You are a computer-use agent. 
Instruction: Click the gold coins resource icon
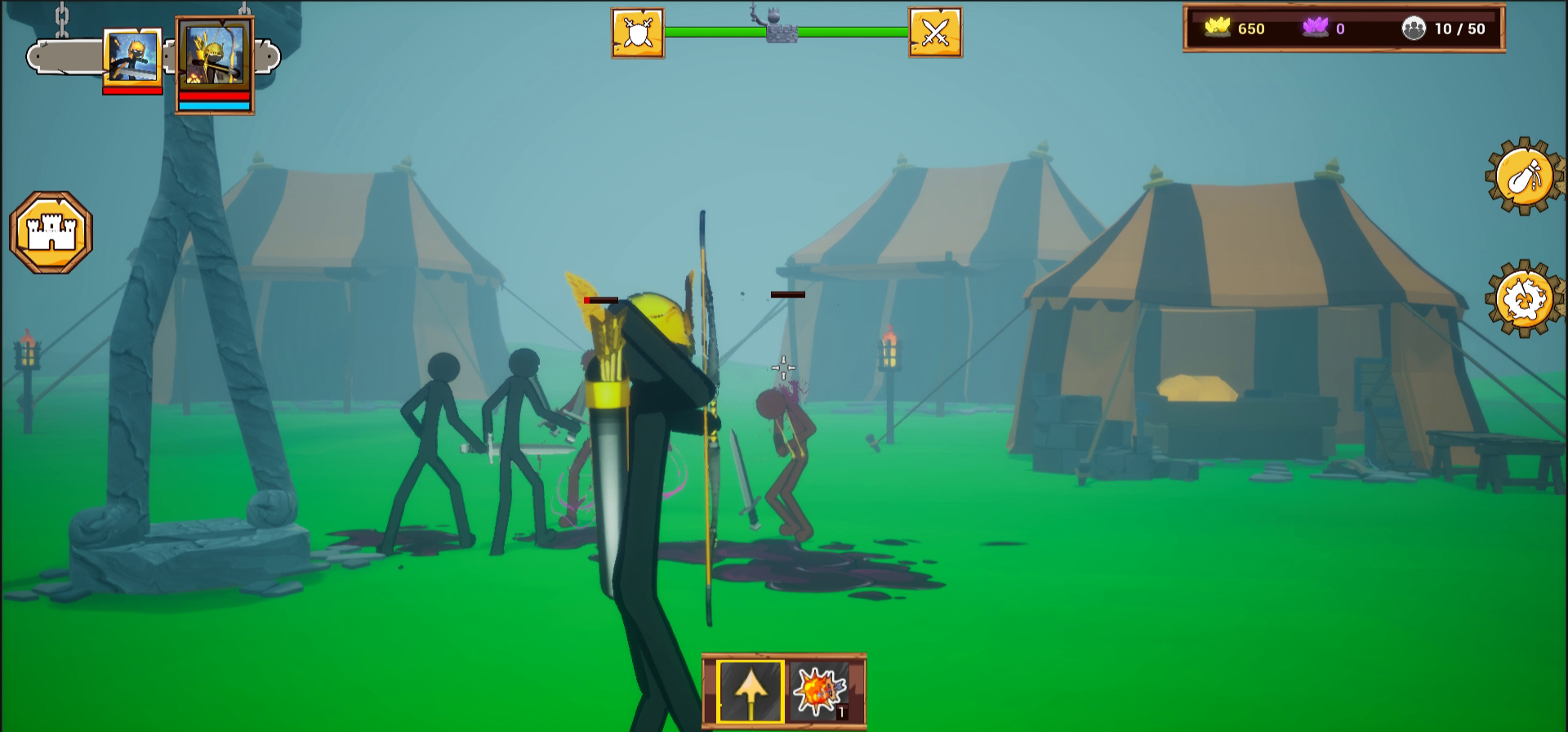[x=1218, y=29]
